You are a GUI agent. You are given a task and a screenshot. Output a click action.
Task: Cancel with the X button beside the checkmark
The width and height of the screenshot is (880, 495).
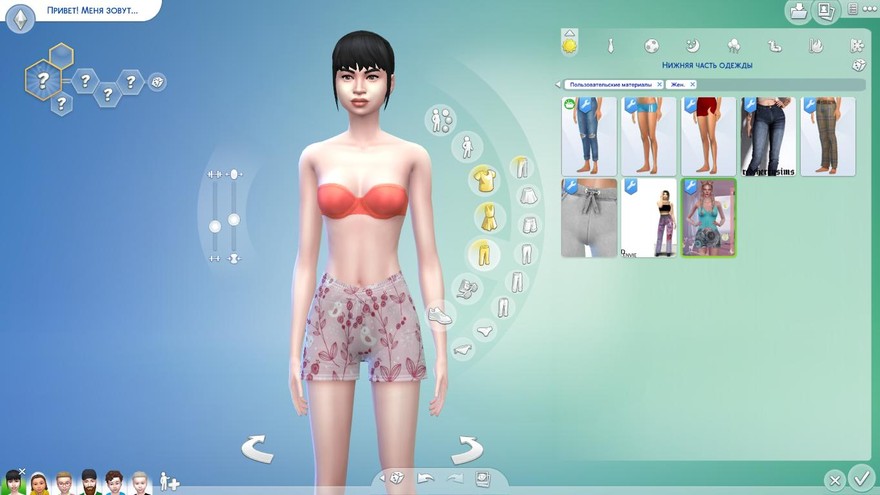pos(835,480)
